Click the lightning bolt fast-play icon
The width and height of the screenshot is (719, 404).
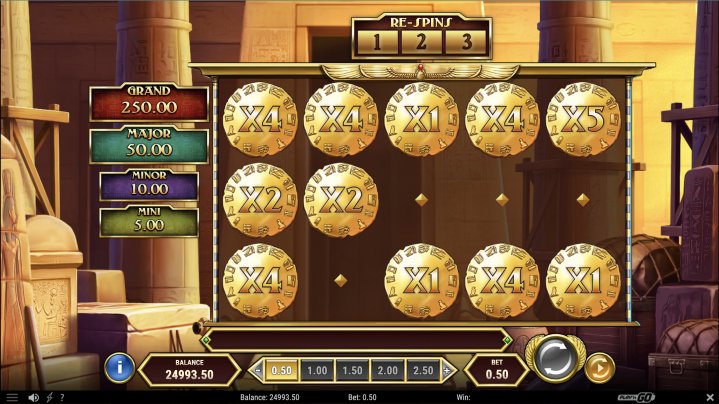pos(48,397)
